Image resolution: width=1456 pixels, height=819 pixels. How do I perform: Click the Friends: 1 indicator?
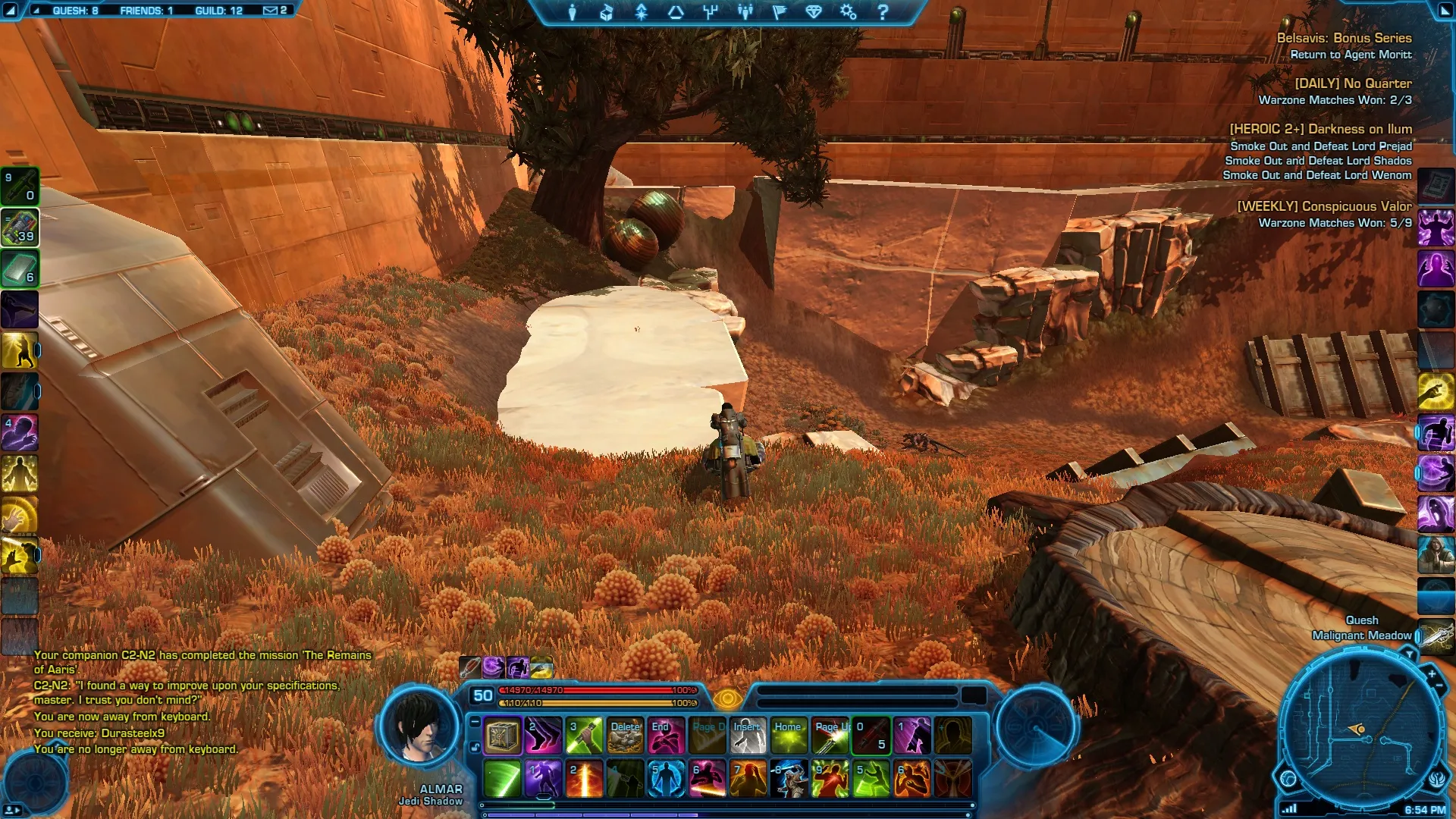pos(146,11)
